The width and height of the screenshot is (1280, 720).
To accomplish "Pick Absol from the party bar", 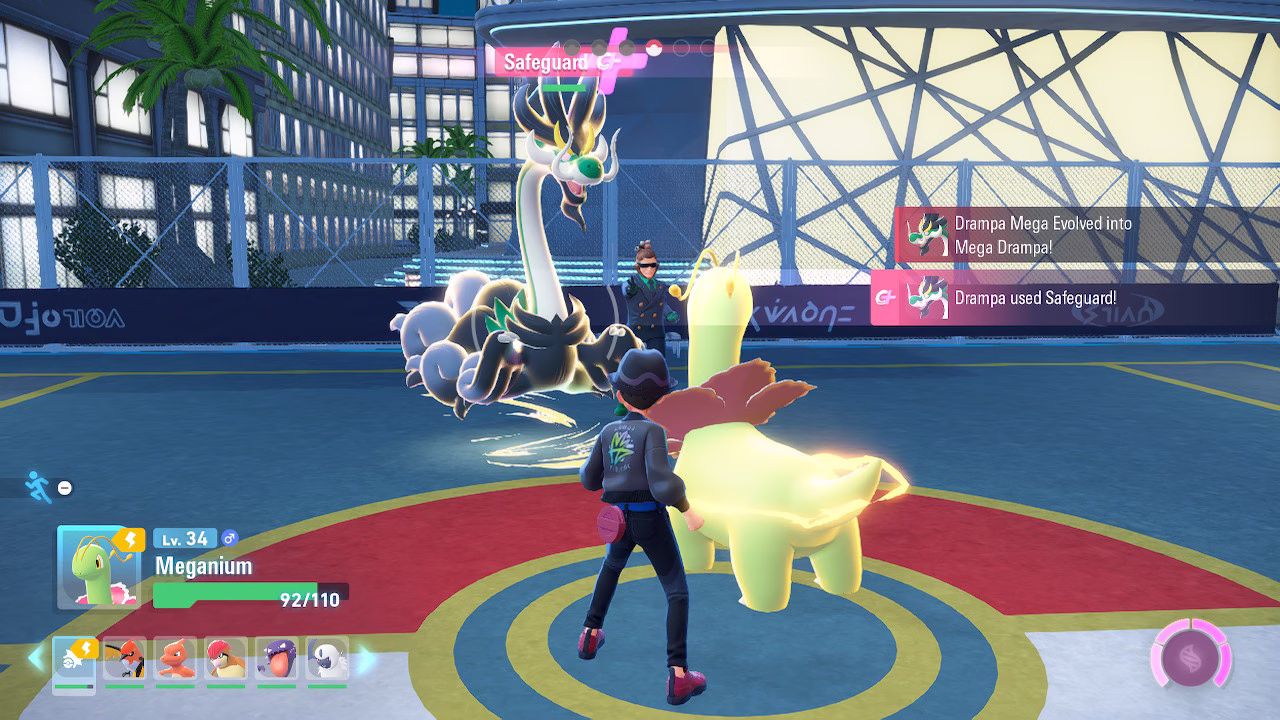I will click(328, 659).
